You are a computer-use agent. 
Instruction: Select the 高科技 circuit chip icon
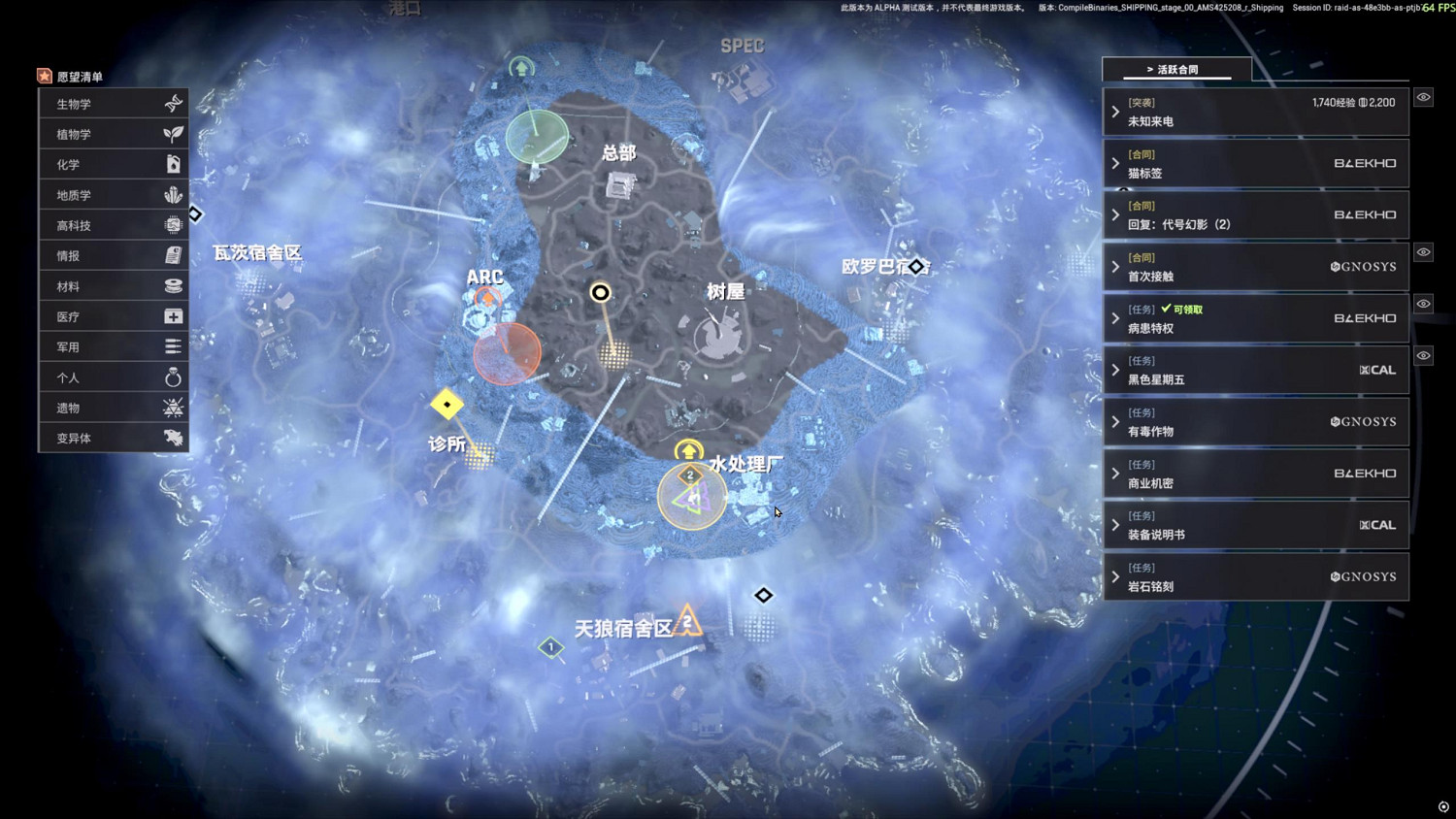point(173,224)
